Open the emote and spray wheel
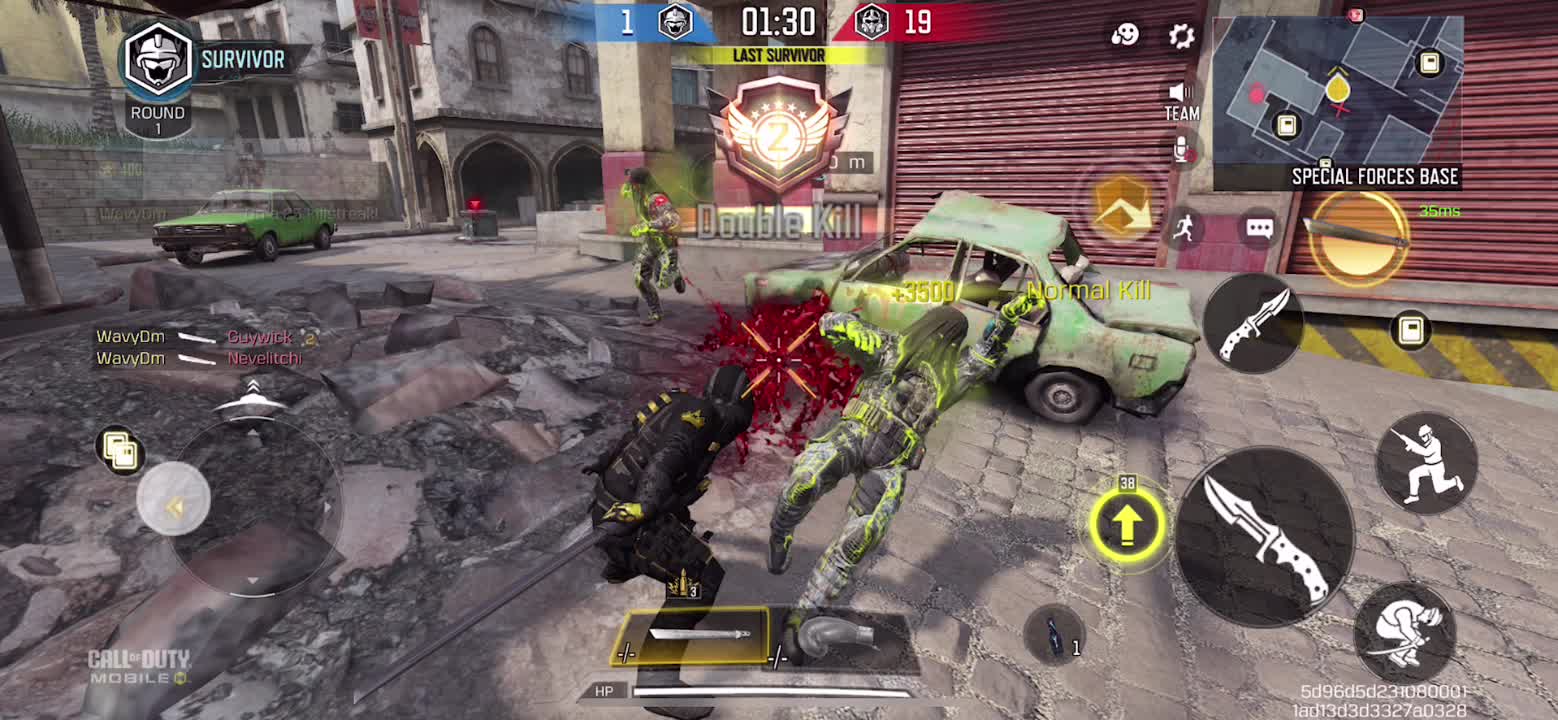Viewport: 1558px width, 720px height. click(1125, 35)
